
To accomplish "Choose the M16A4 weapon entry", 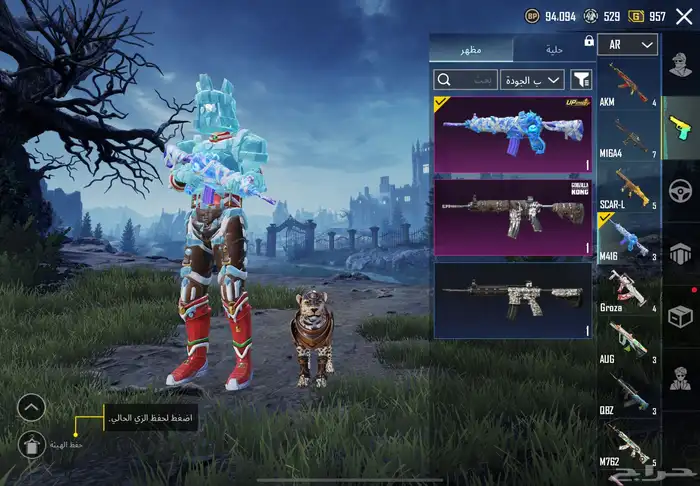I will point(627,140).
